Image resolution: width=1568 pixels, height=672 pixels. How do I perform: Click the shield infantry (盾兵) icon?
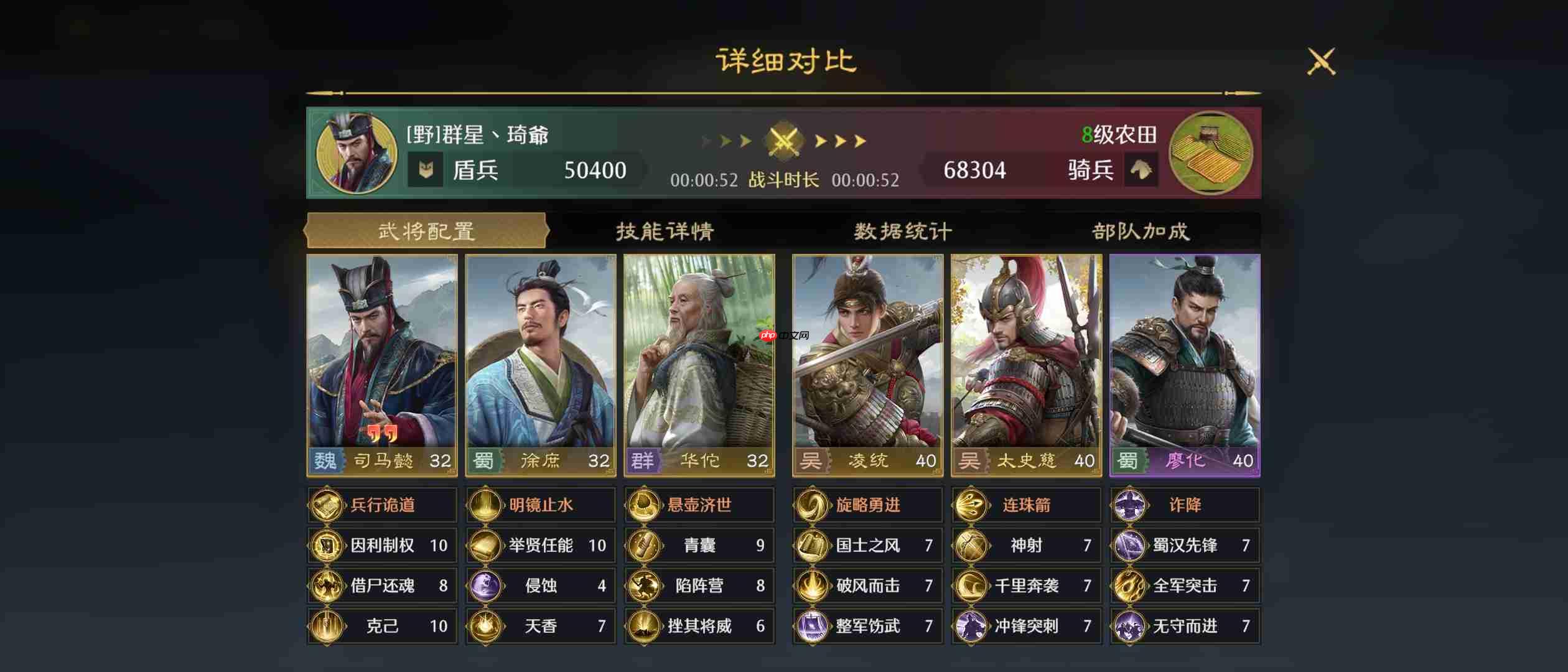[x=427, y=169]
